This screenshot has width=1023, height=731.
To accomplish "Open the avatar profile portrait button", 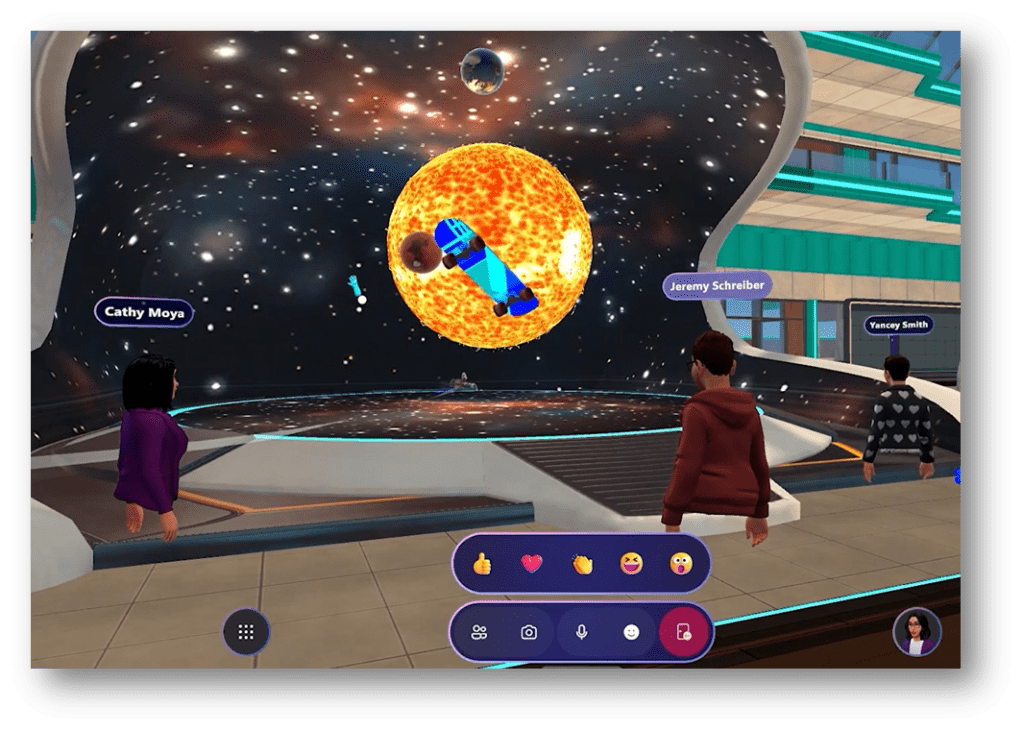I will coord(917,632).
